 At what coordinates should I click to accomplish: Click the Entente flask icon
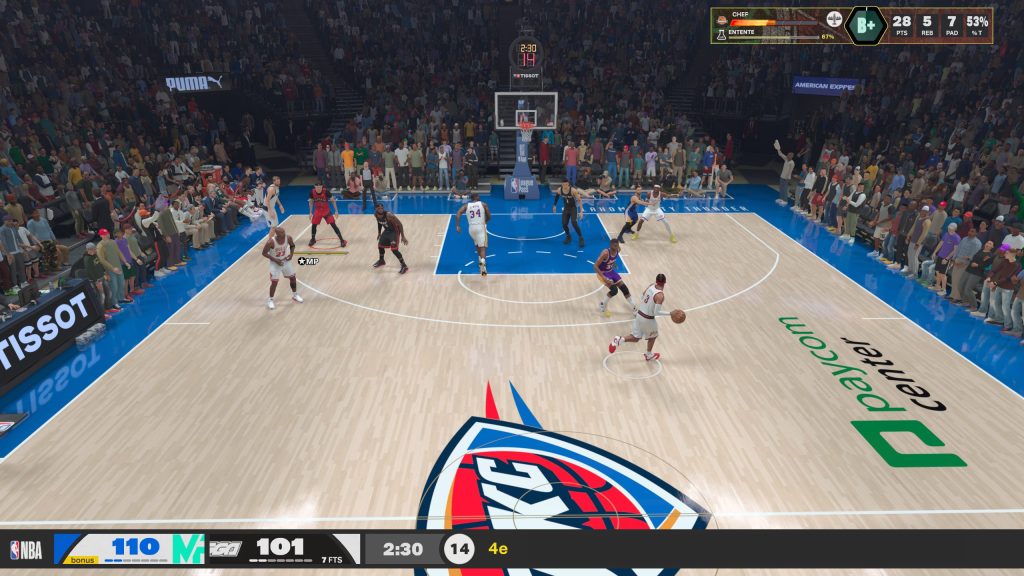[720, 34]
